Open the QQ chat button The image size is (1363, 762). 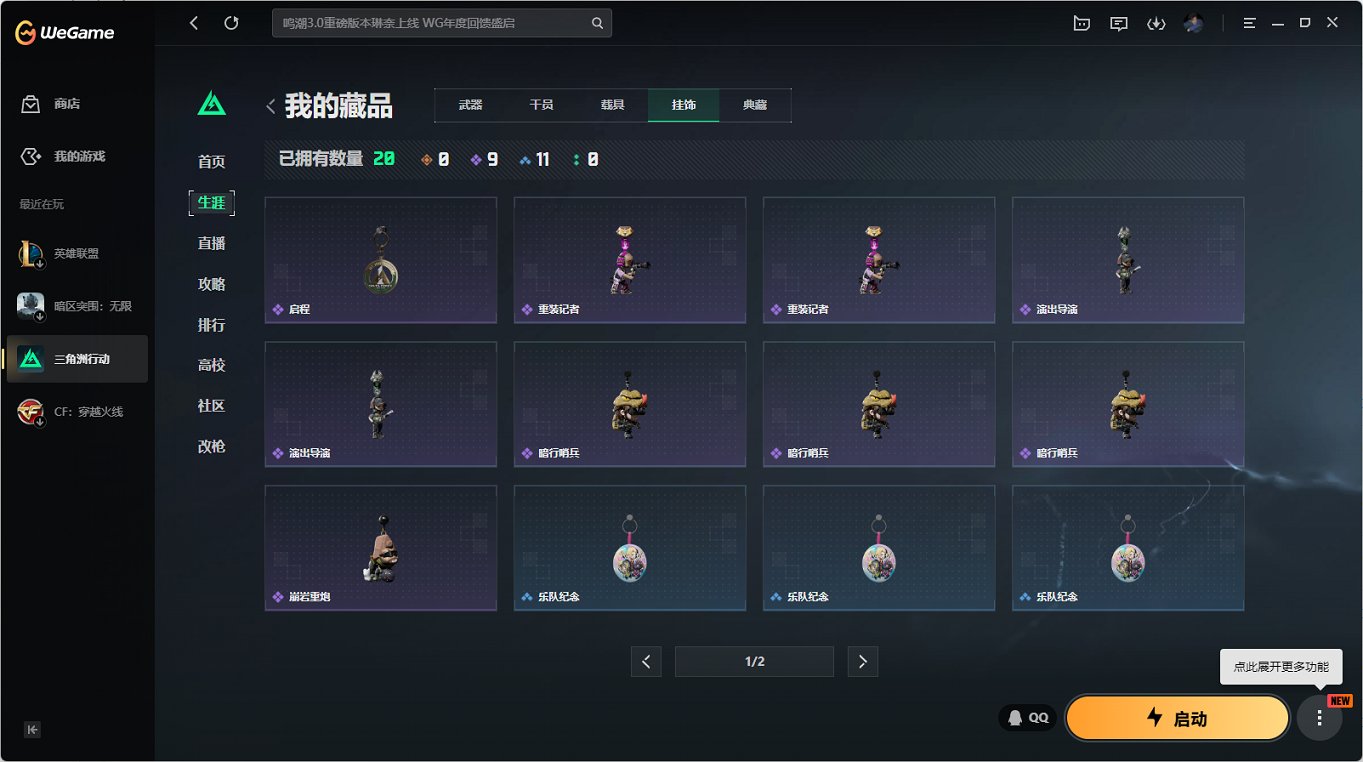(1026, 717)
